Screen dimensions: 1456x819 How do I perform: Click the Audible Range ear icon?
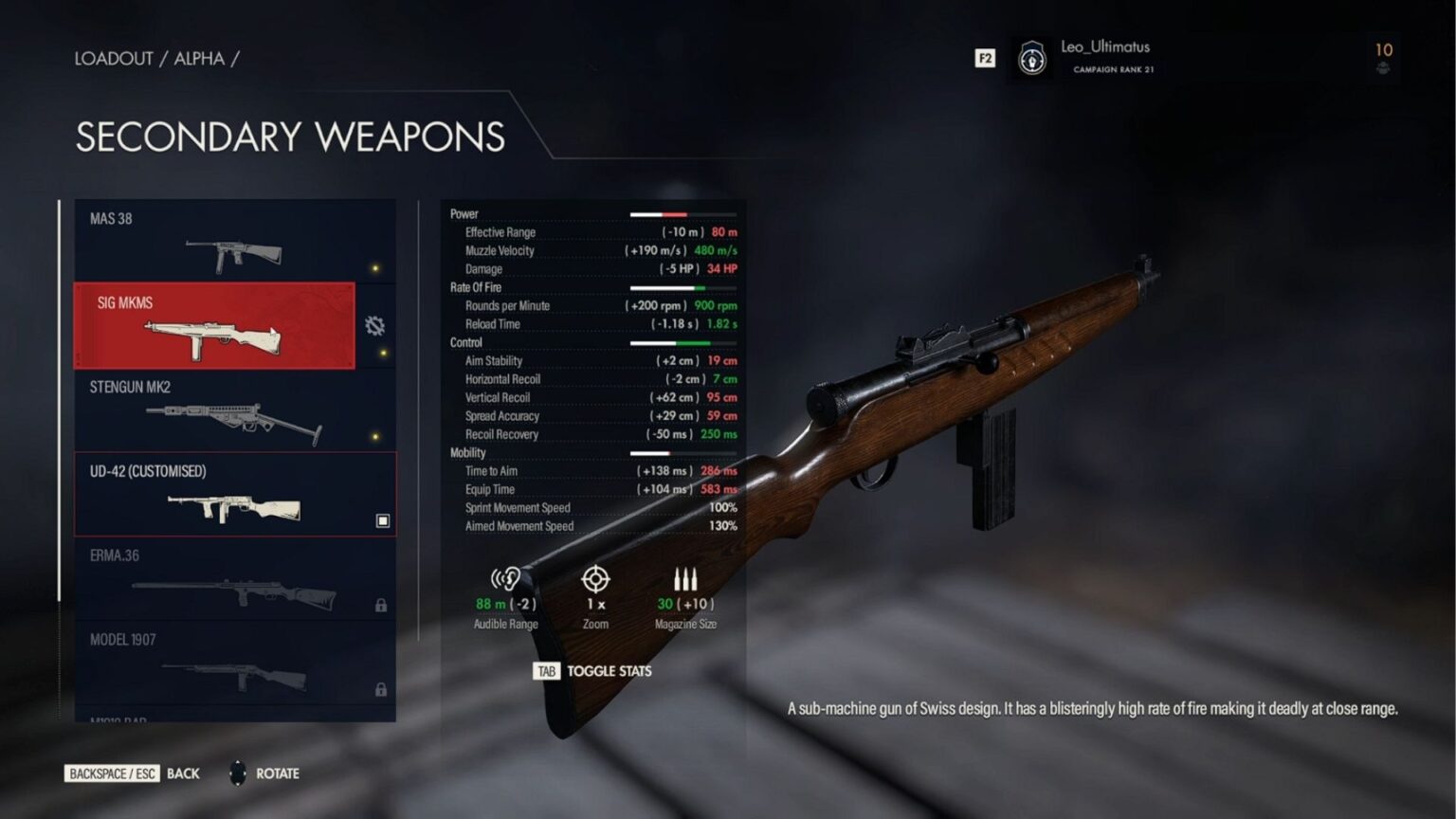(x=505, y=579)
